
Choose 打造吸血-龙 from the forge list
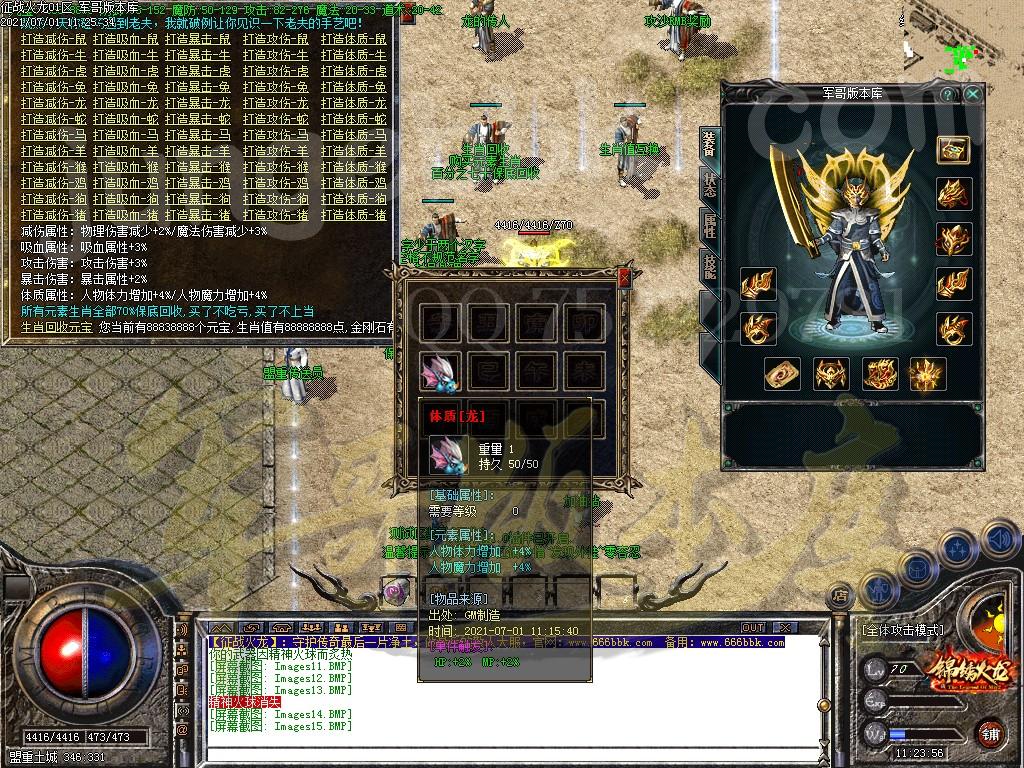pyautogui.click(x=125, y=103)
